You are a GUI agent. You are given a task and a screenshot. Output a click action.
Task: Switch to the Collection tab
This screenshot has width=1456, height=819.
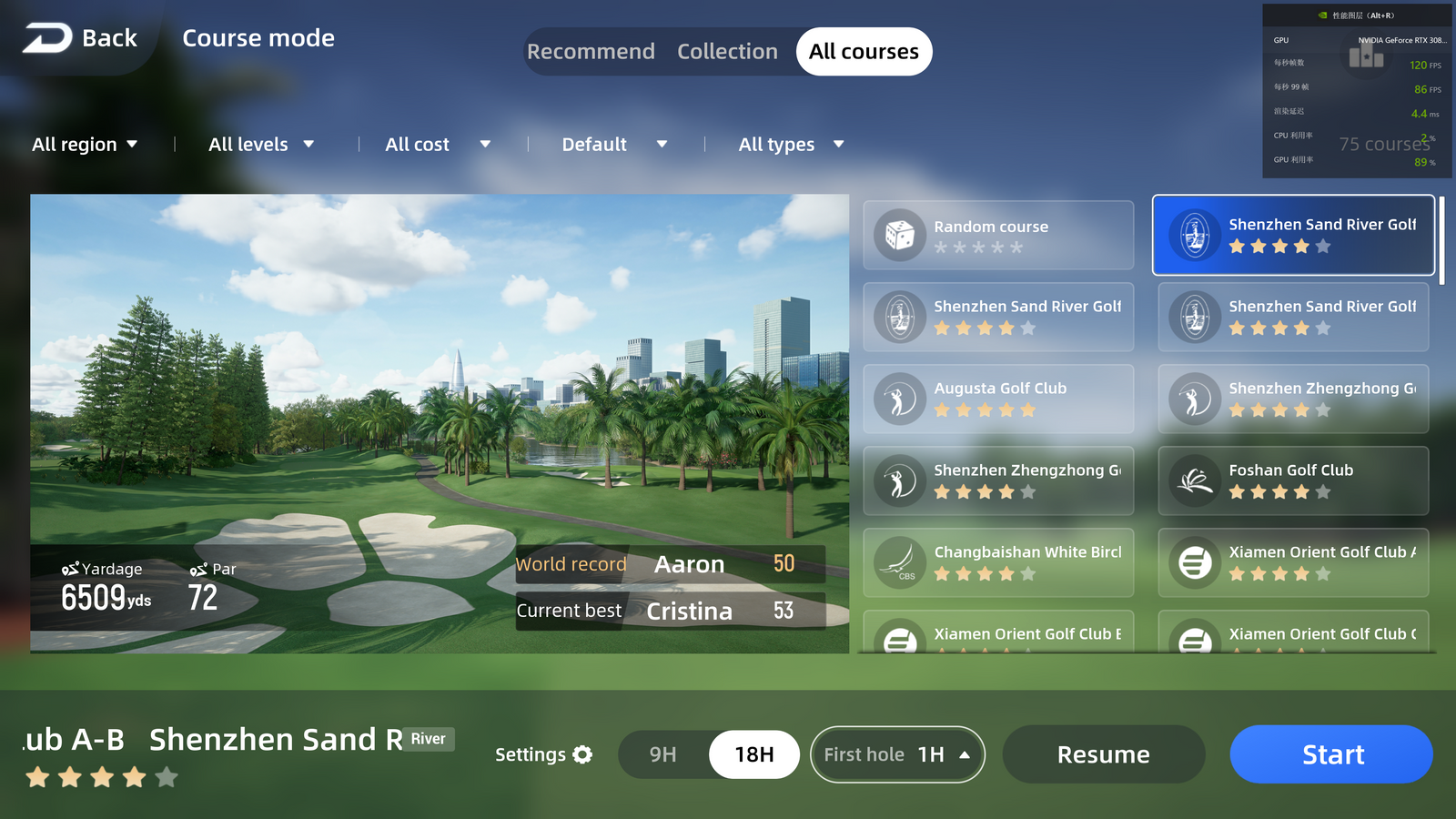pos(727,52)
